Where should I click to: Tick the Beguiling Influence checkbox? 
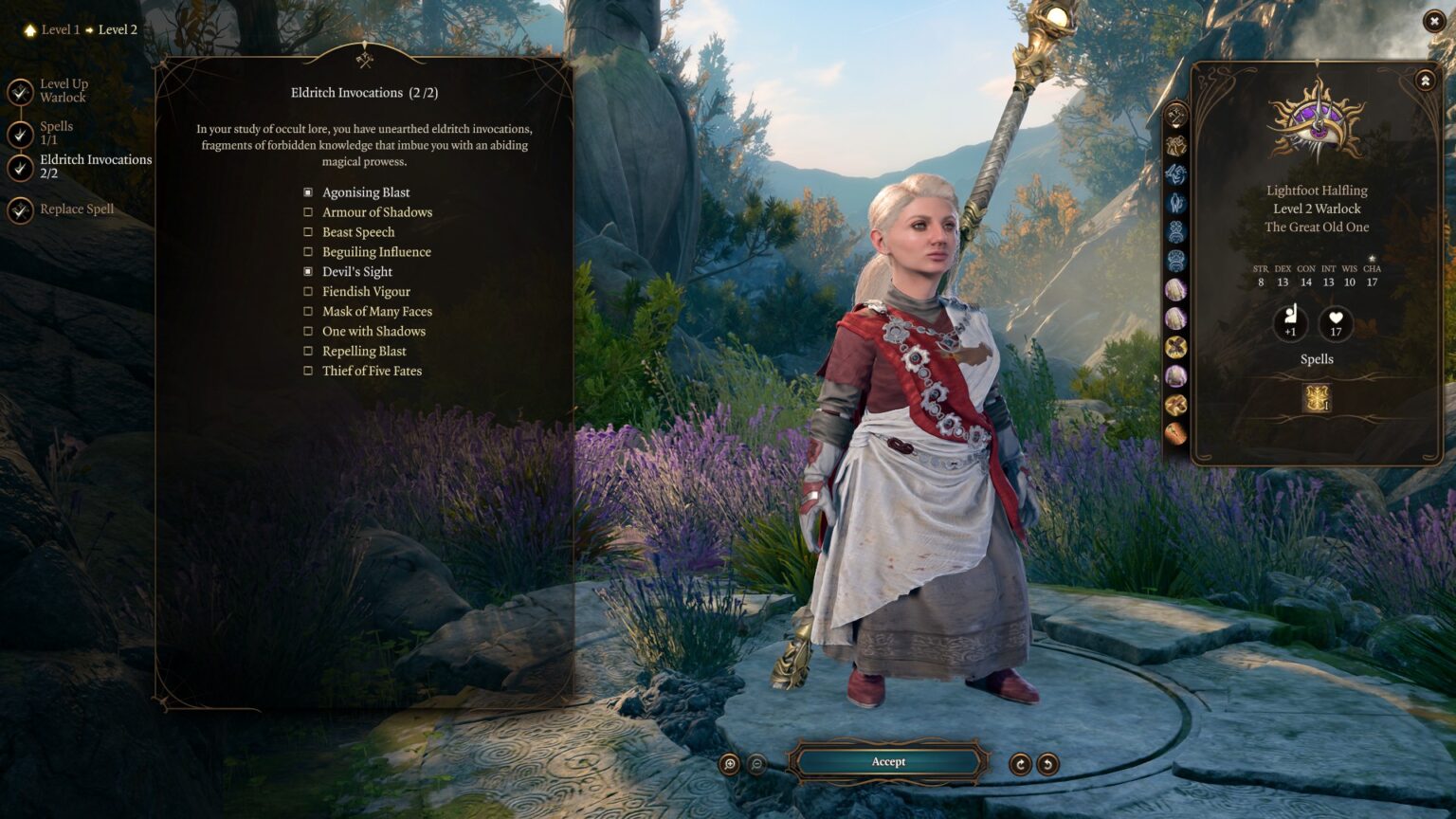click(x=308, y=252)
